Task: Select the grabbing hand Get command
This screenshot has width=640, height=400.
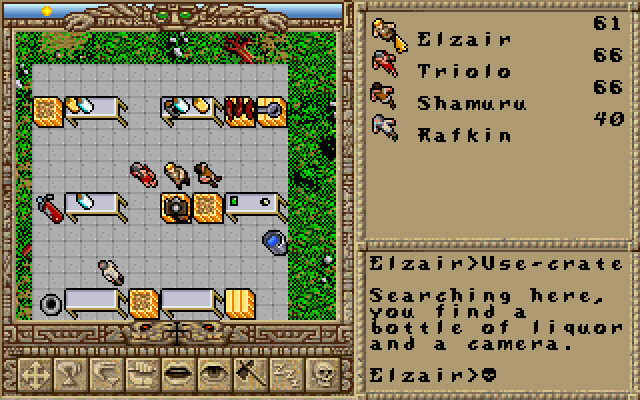Action: click(140, 373)
